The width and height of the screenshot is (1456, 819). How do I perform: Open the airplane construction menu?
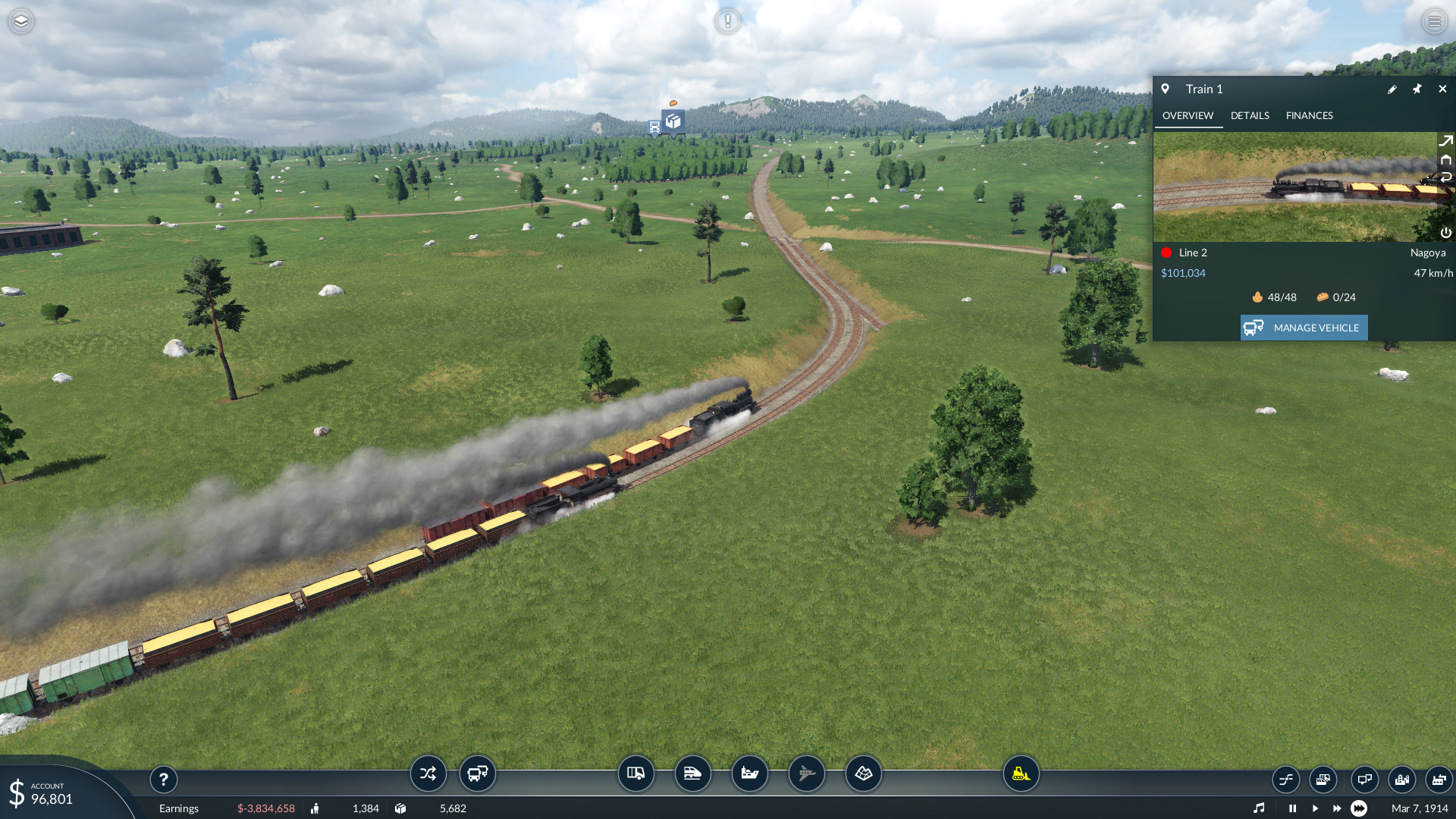pos(806,774)
